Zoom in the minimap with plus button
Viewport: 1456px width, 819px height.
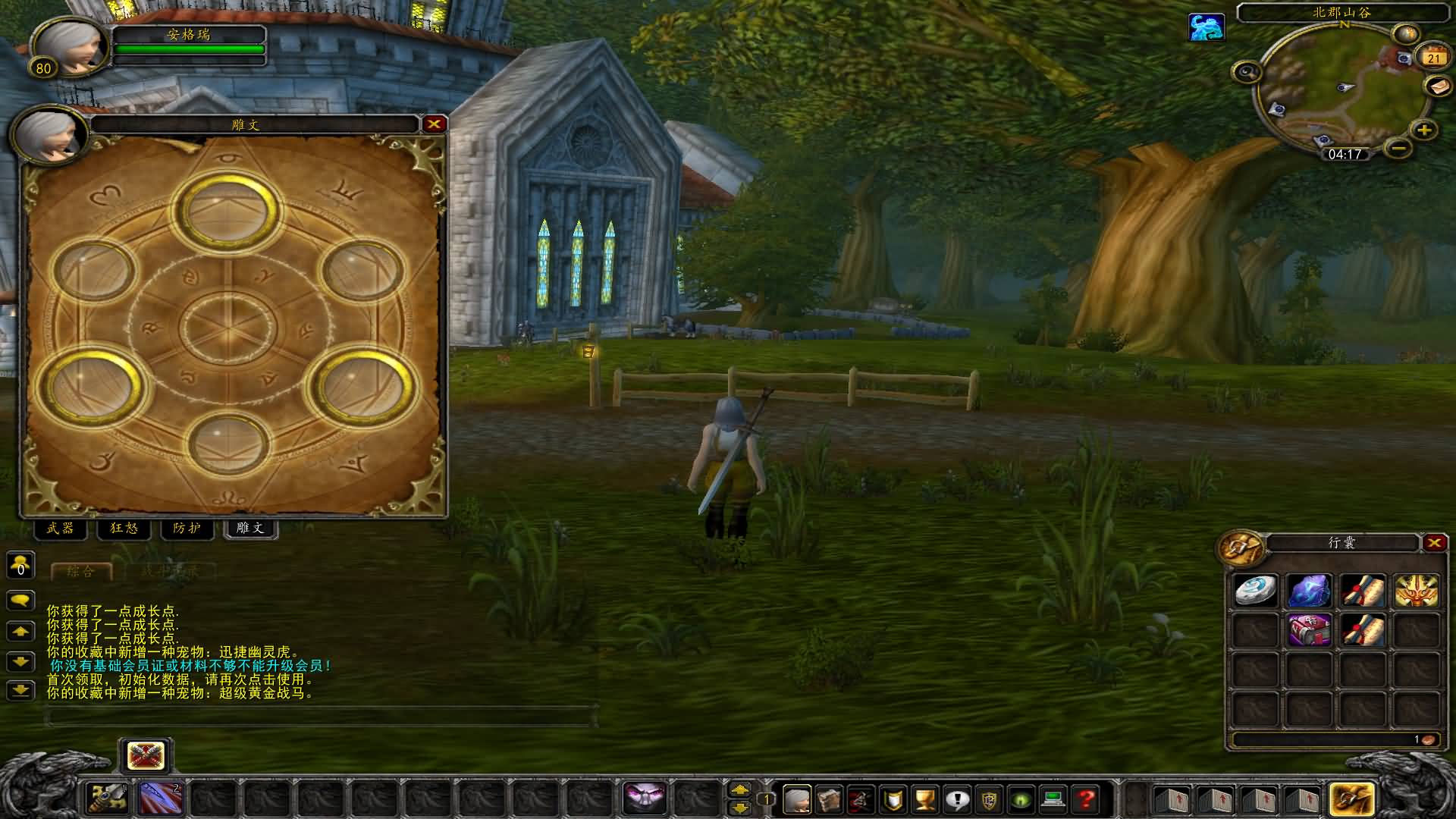point(1423,130)
